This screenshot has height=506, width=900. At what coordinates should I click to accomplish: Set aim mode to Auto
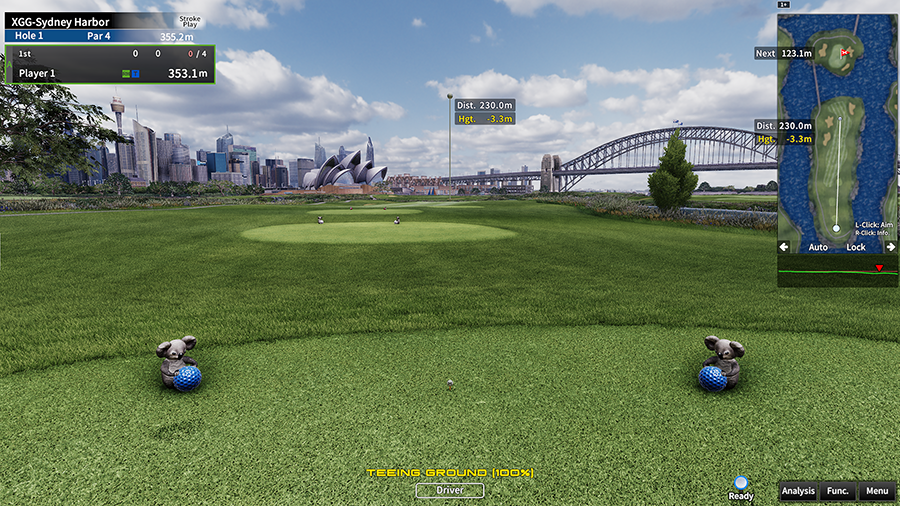click(x=818, y=247)
